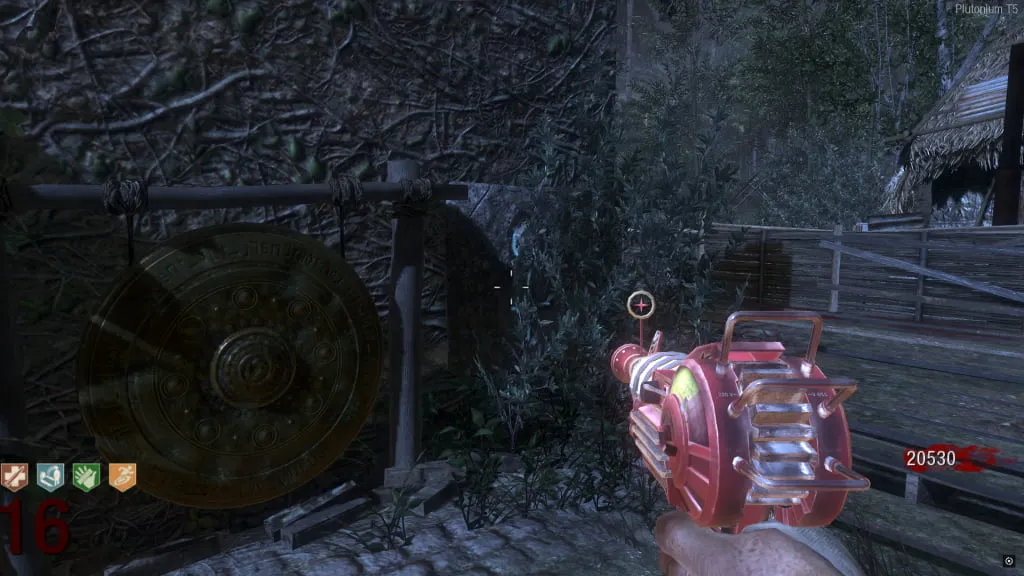Select the red Juggernog perk icon
Screen dimensions: 1024x576
(14, 478)
